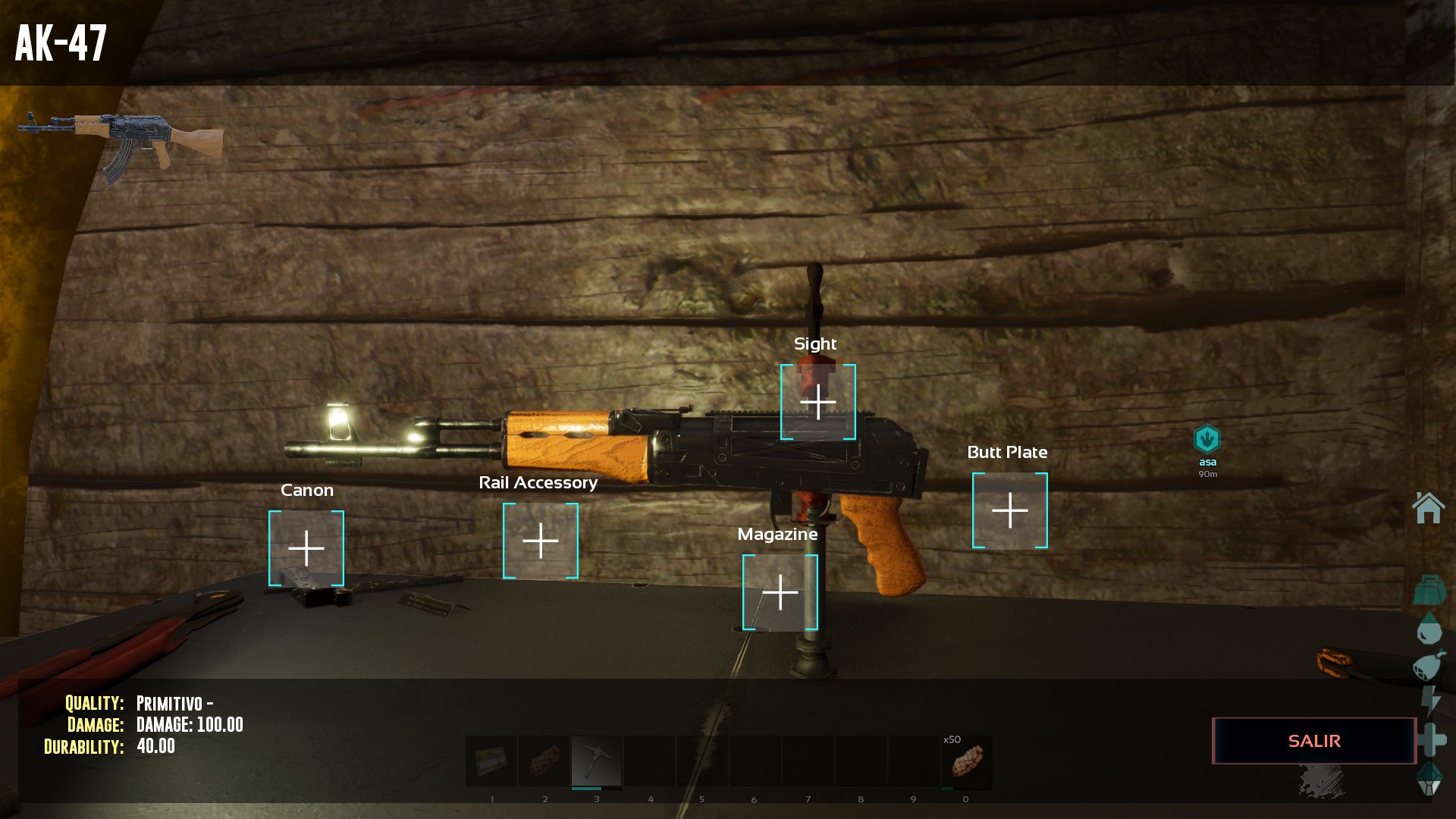
Task: Click the home icon on the right sidebar
Action: click(1429, 507)
